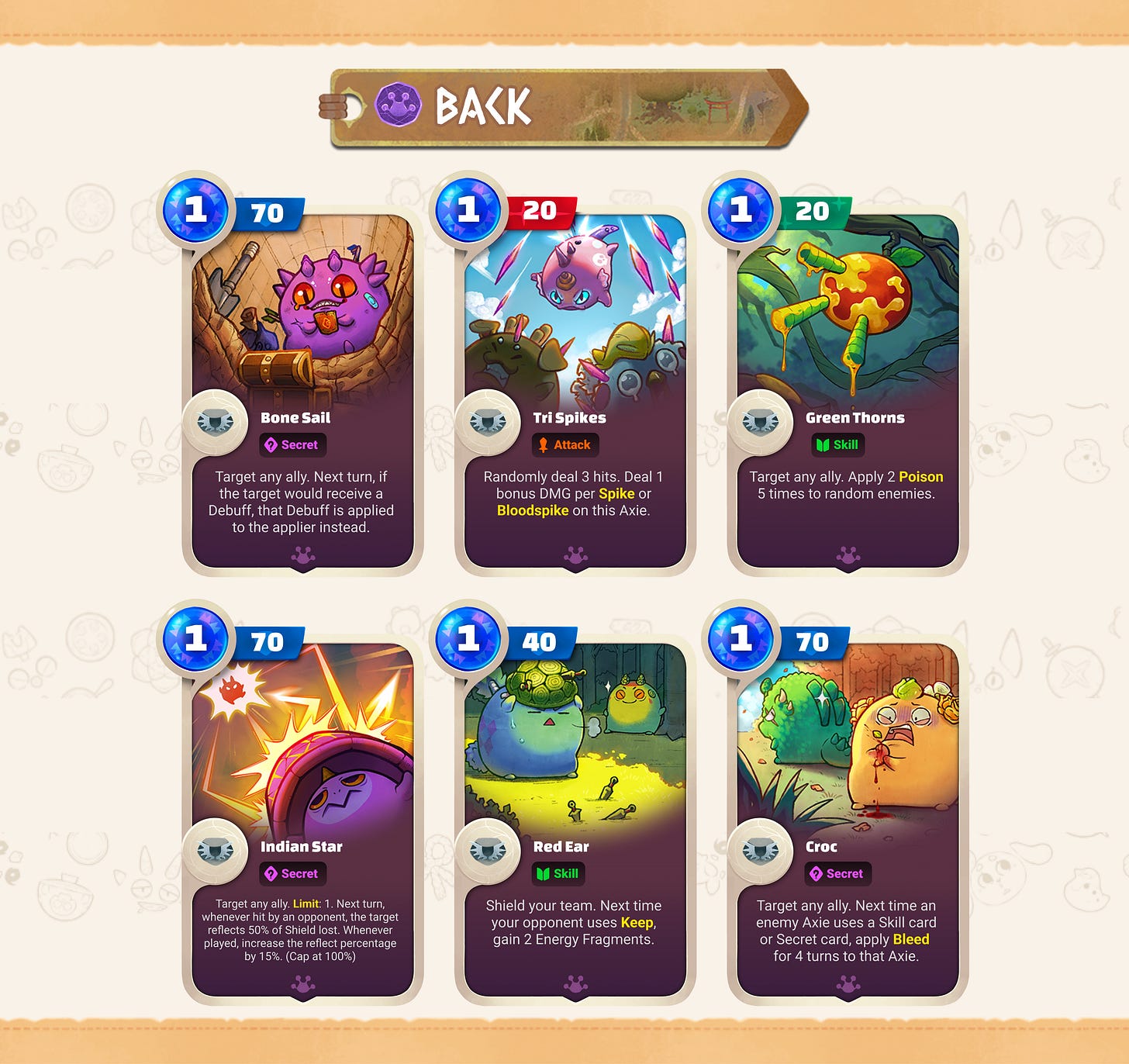The image size is (1129, 1064).
Task: Click the red damage value 20 on Tri Spikes
Action: tap(544, 210)
